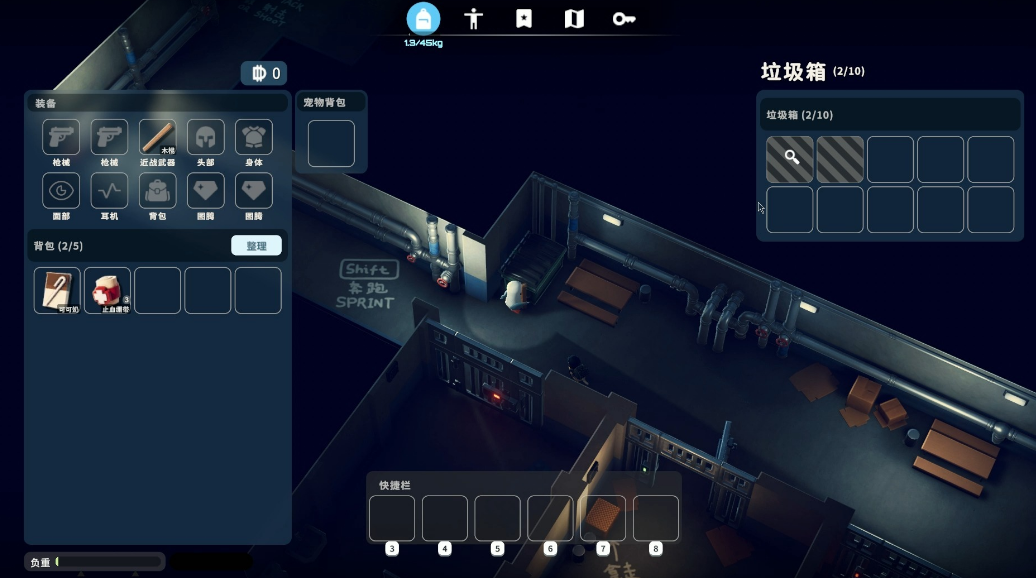Select the 可可奶 cocoa milk item

(57, 290)
